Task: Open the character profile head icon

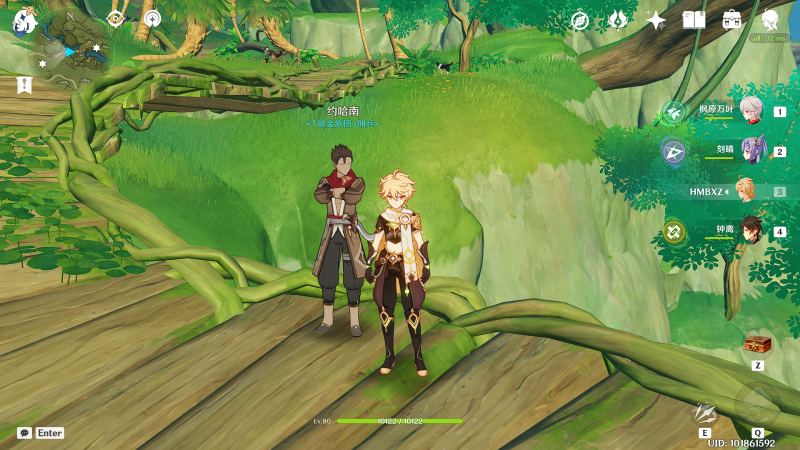Action: pos(770,20)
